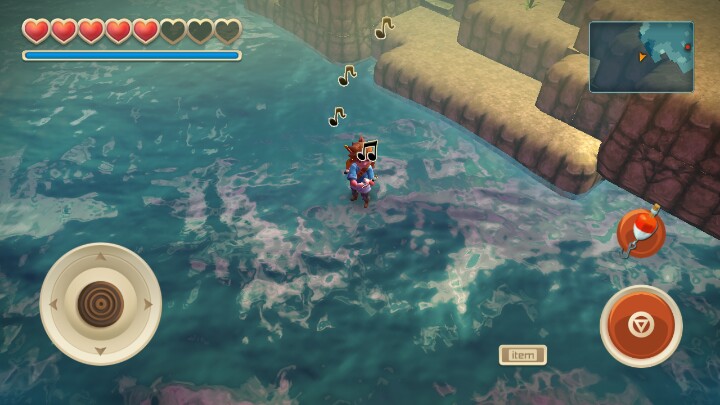The image size is (720, 405).
Task: Open the item menu button
Action: pos(523,354)
